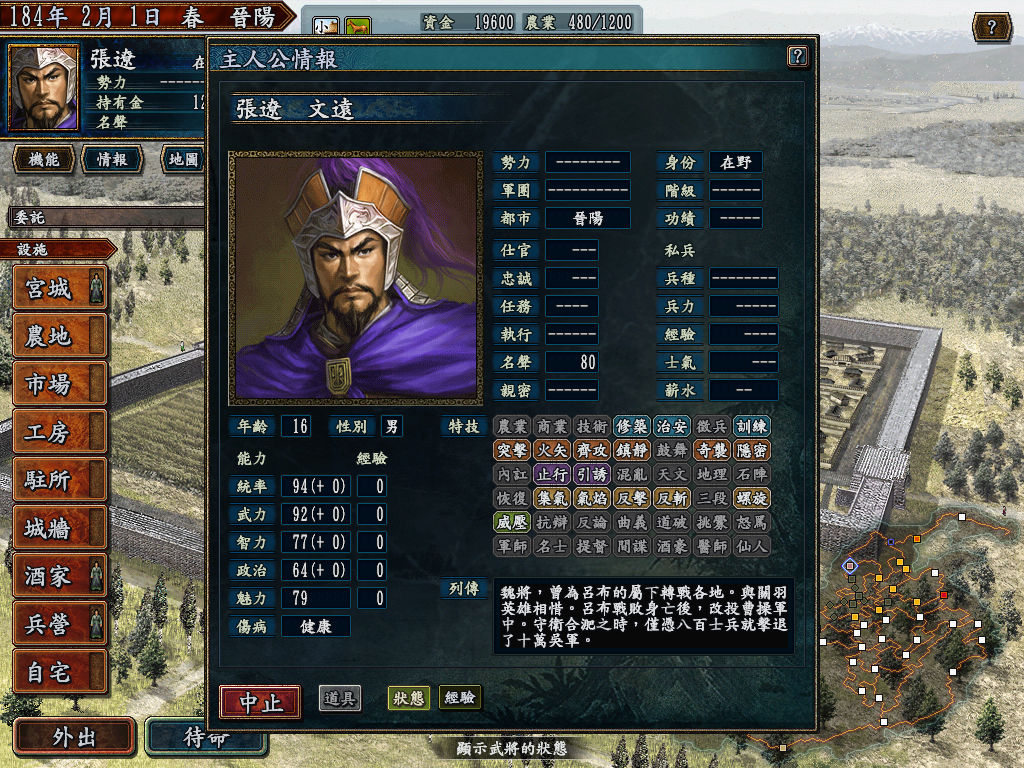Image resolution: width=1024 pixels, height=768 pixels.
Task: Go to 自宅 home
Action: point(59,671)
